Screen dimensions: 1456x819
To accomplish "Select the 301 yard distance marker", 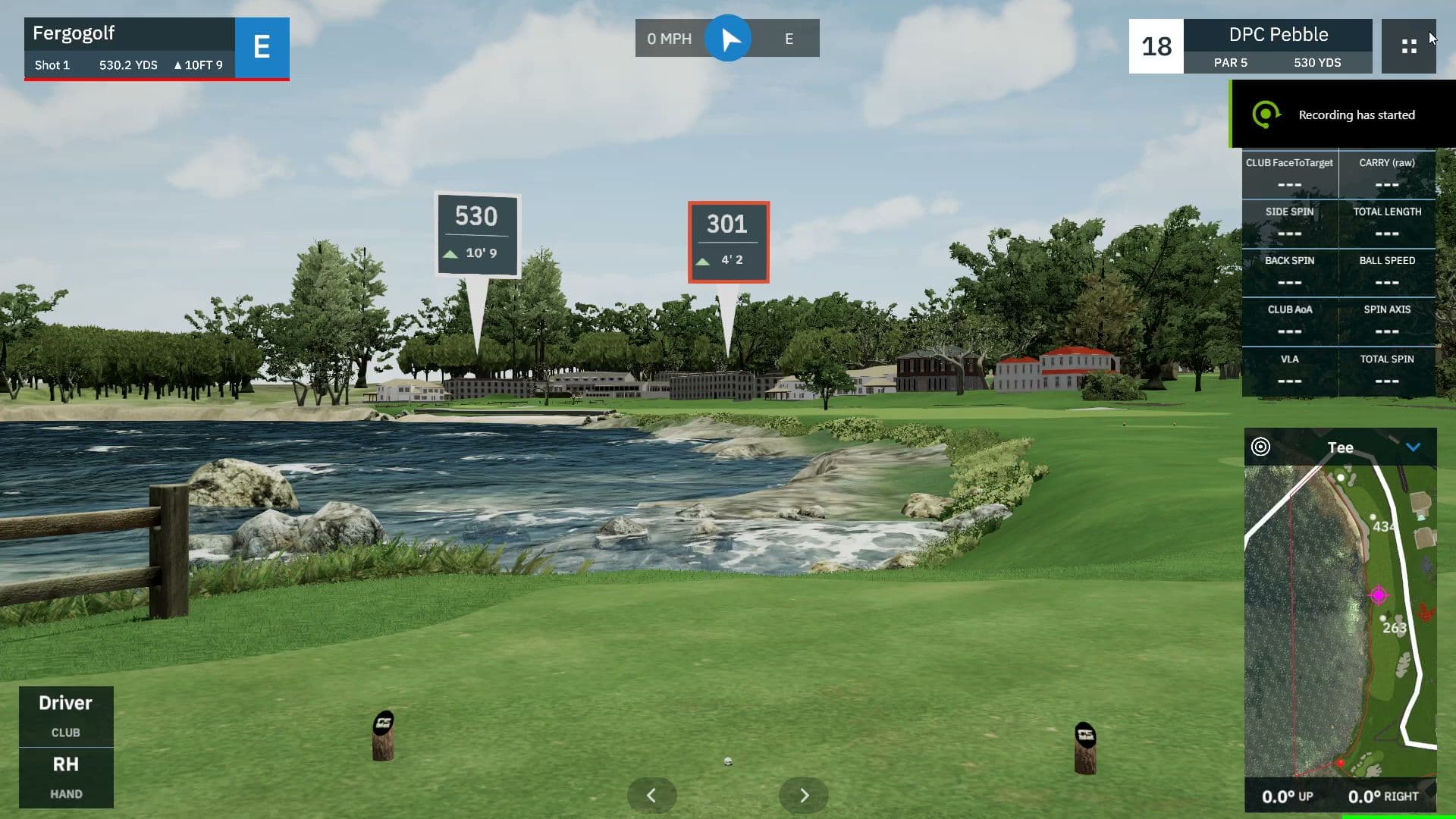I will pyautogui.click(x=728, y=240).
